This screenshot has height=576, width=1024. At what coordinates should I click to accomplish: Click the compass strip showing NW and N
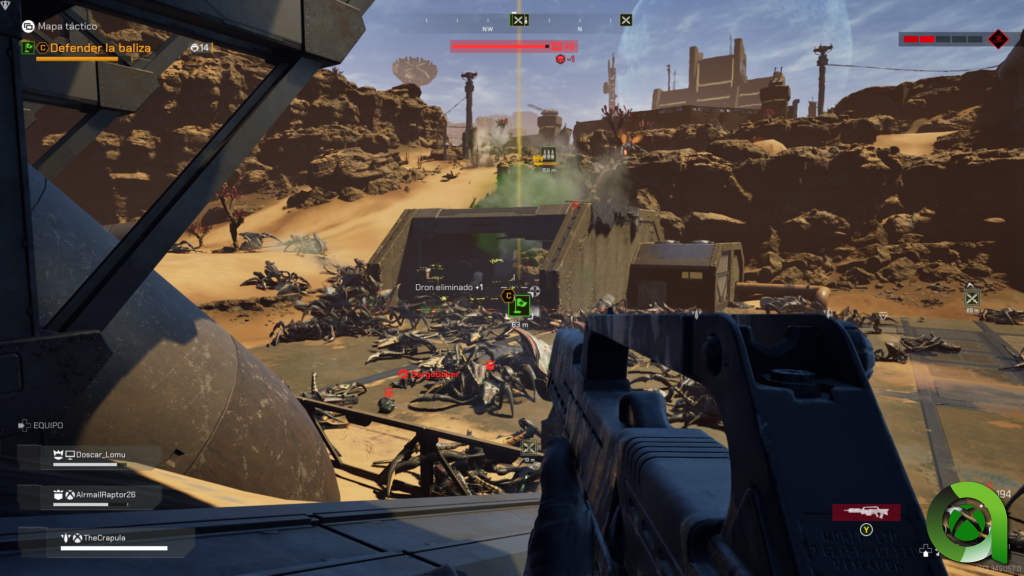(x=518, y=29)
